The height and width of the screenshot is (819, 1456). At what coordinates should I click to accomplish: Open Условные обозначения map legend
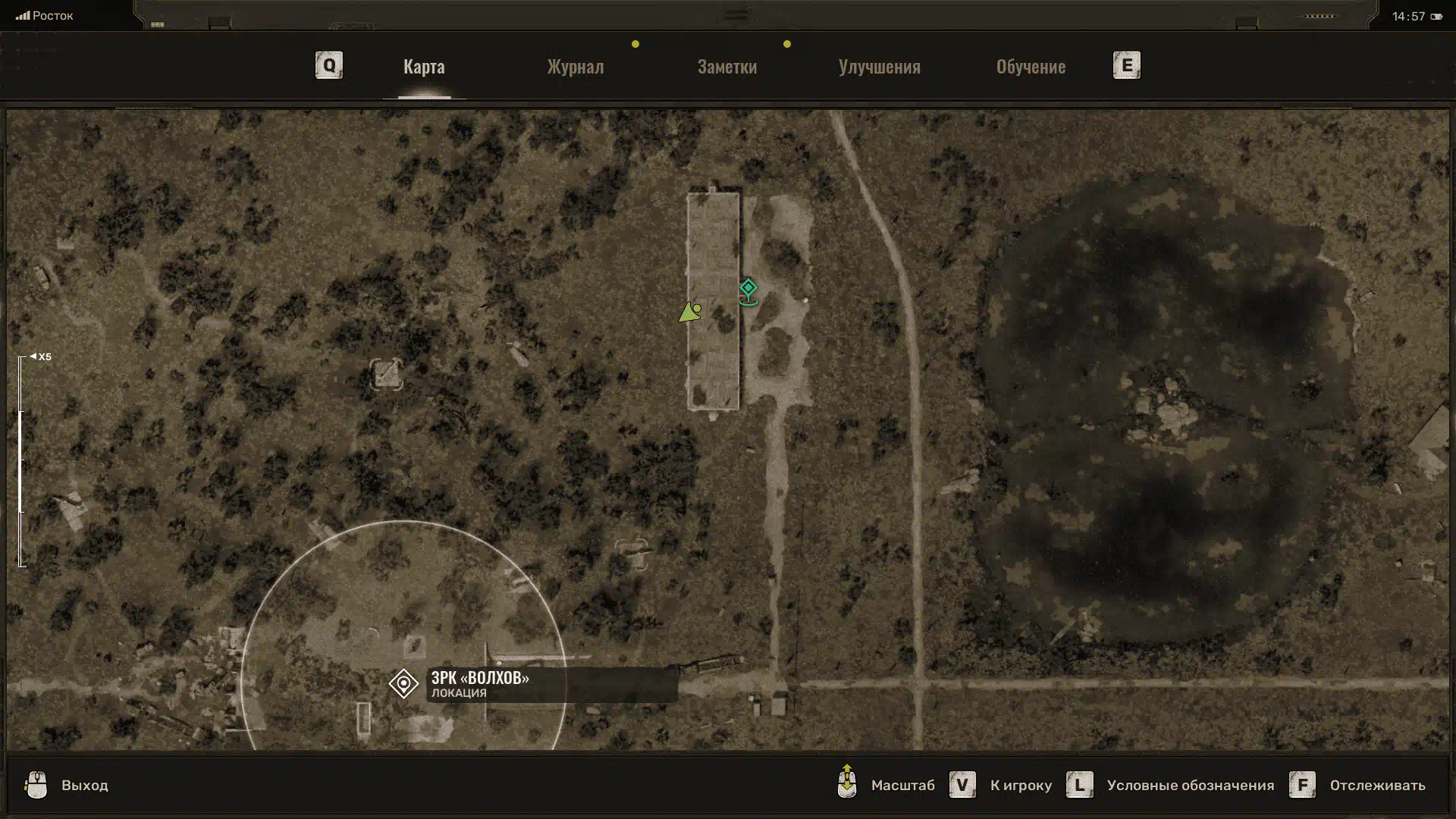[1189, 785]
